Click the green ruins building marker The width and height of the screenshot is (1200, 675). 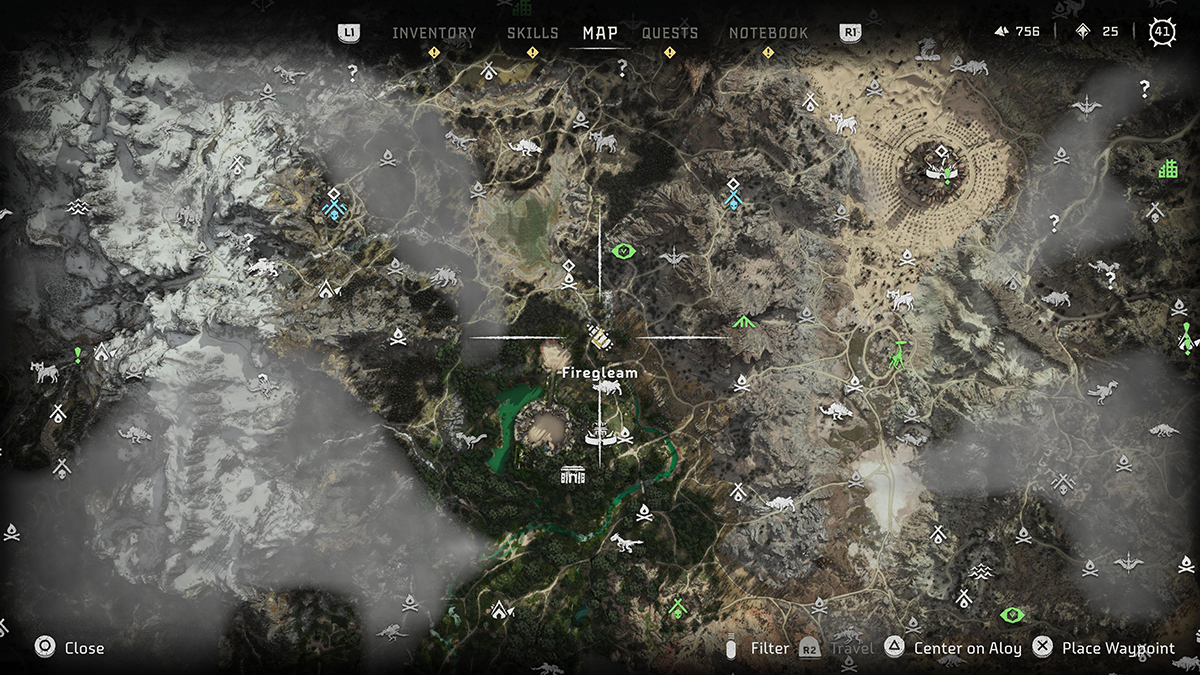(x=1167, y=169)
